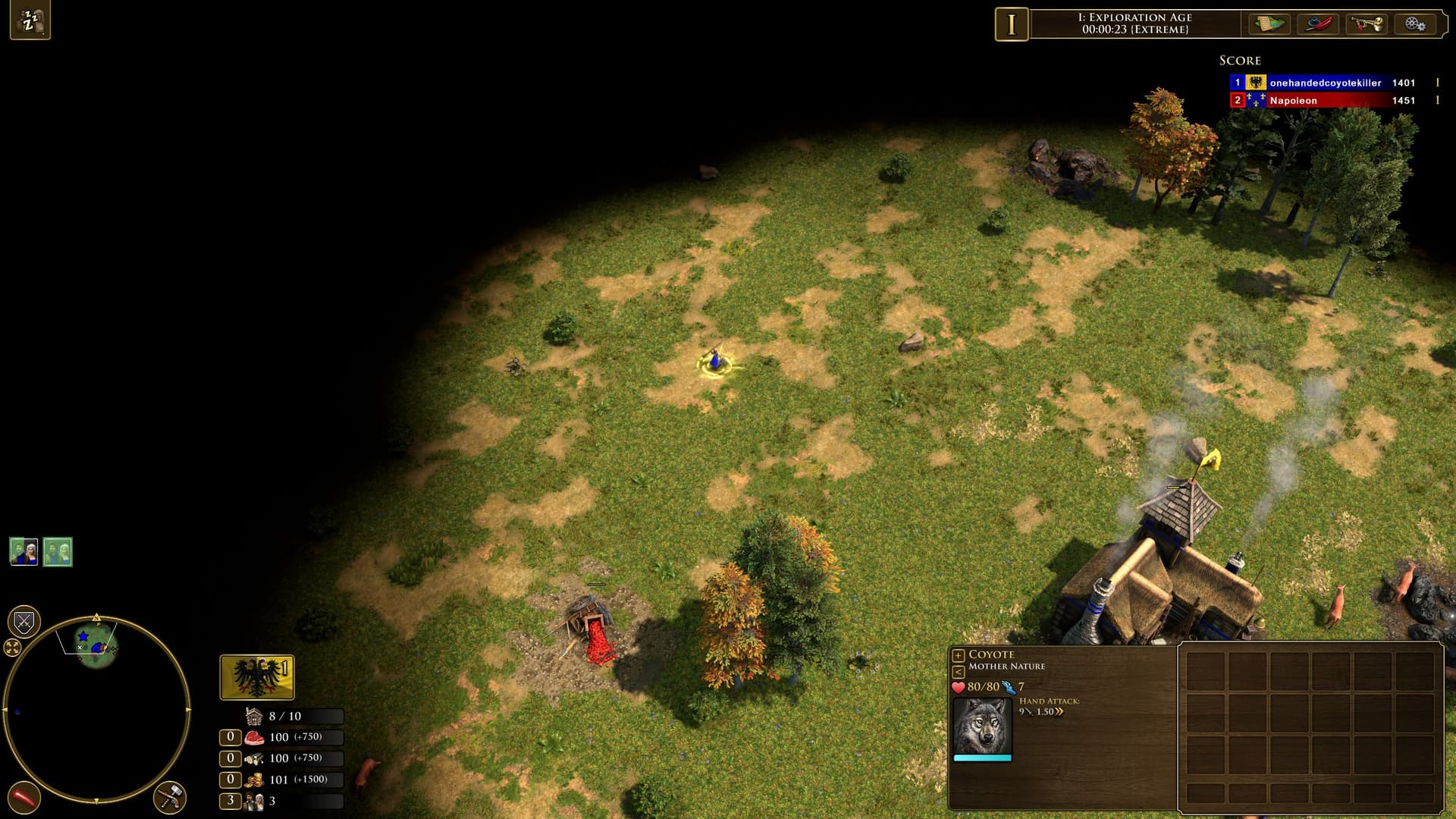Viewport: 1456px width, 819px height.
Task: Click on the circular minimap
Action: pyautogui.click(x=96, y=709)
